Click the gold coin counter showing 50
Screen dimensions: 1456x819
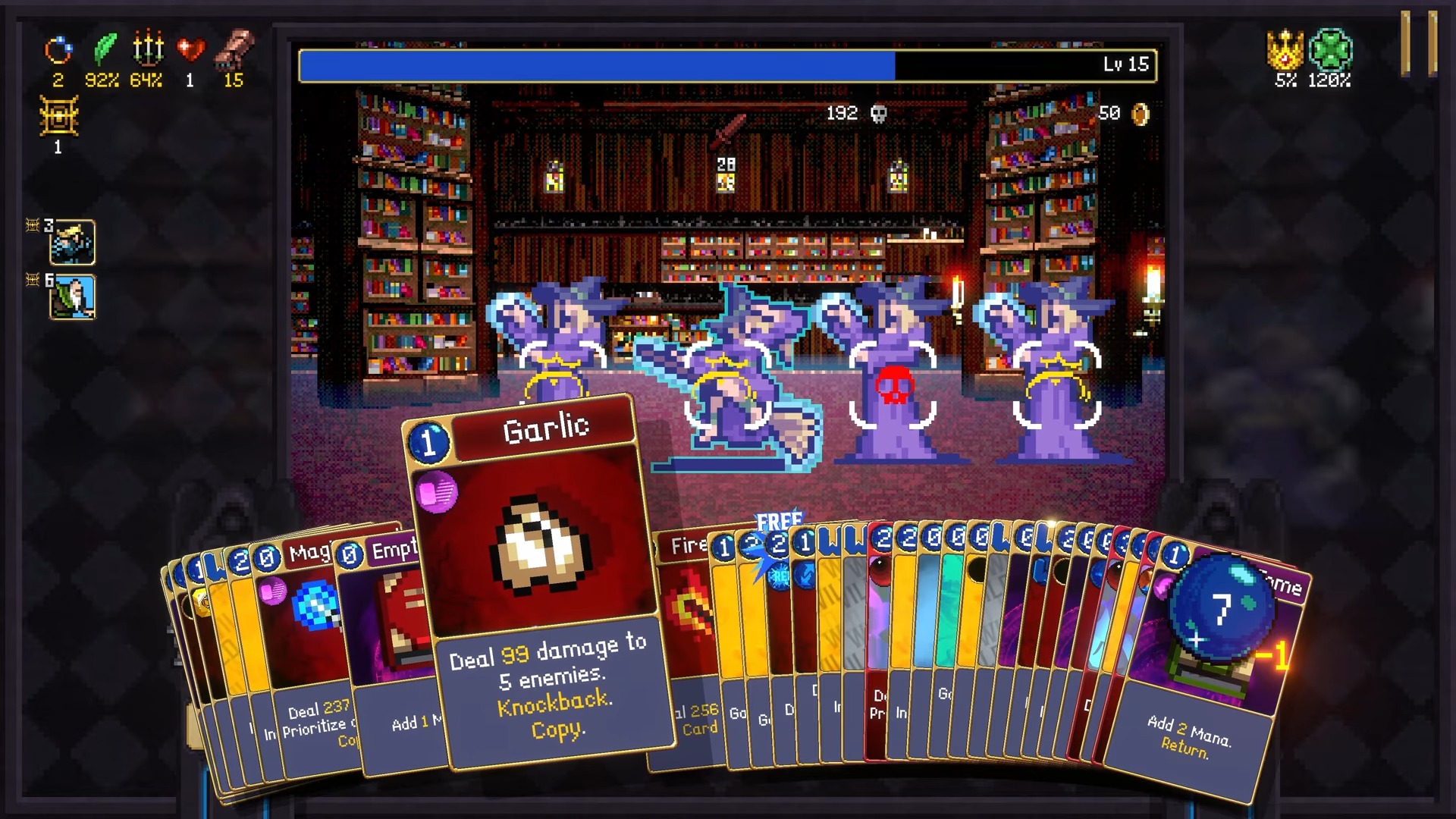click(1122, 114)
